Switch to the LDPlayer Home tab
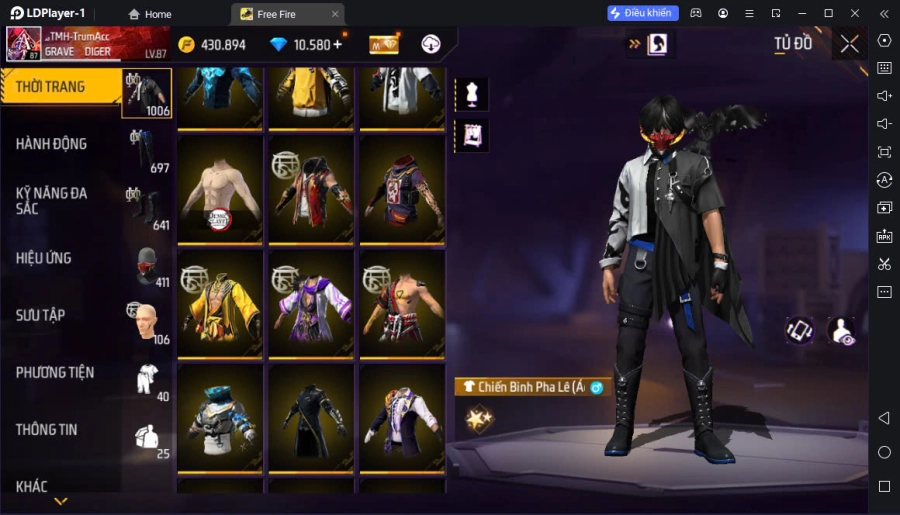Viewport: 900px width, 515px height. (150, 14)
